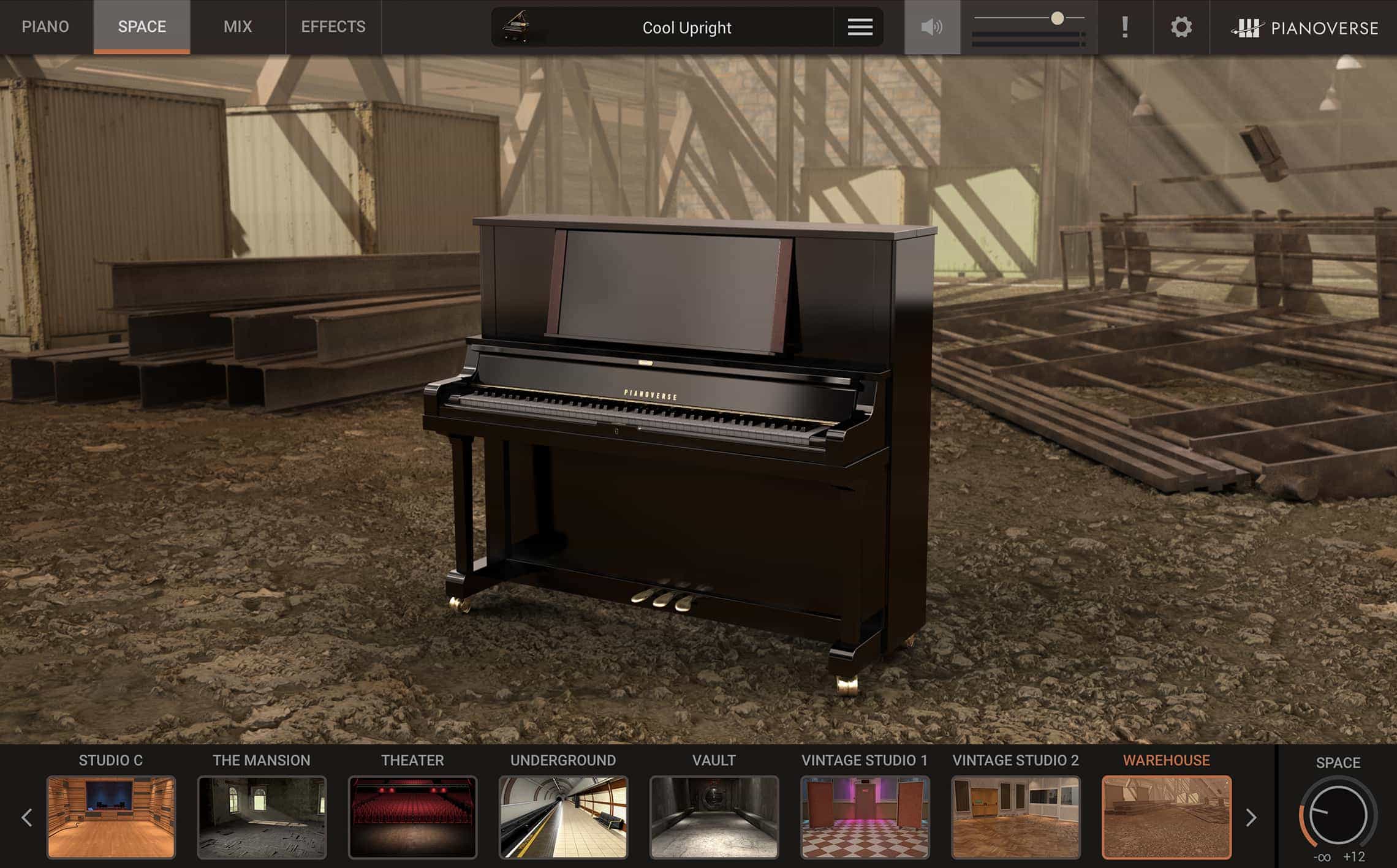1397x868 pixels.
Task: Click the Pianoverse logo
Action: coord(1305,28)
